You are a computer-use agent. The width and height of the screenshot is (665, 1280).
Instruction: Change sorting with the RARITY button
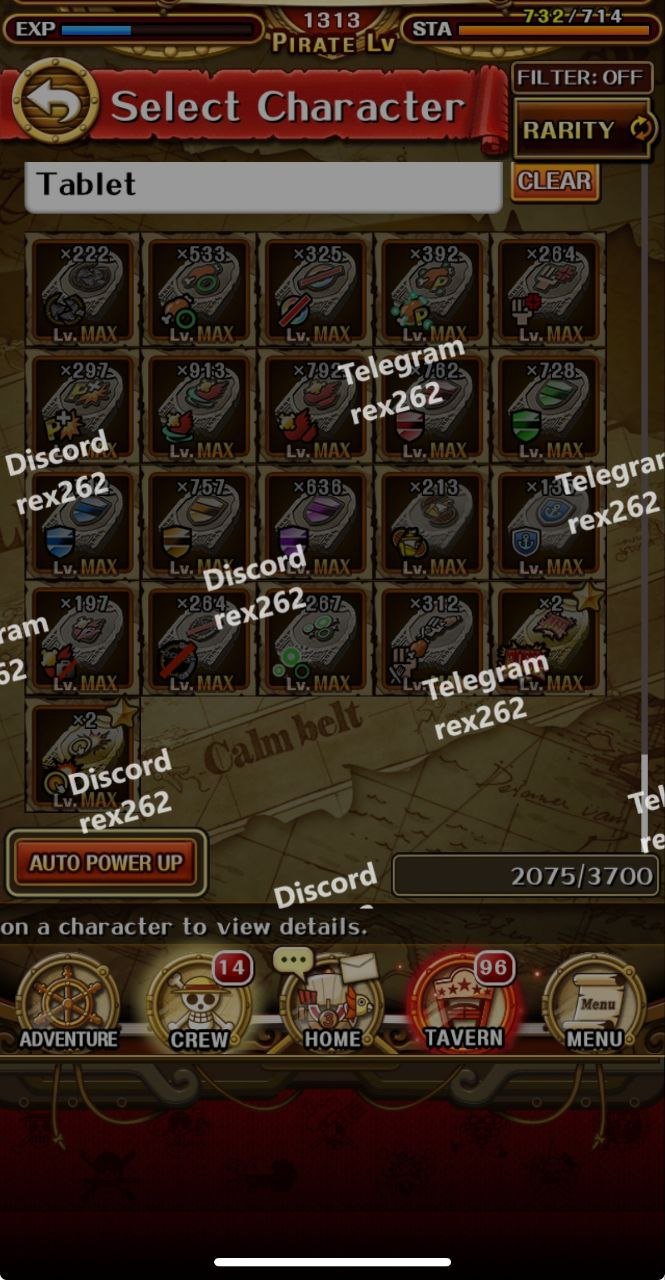(584, 129)
